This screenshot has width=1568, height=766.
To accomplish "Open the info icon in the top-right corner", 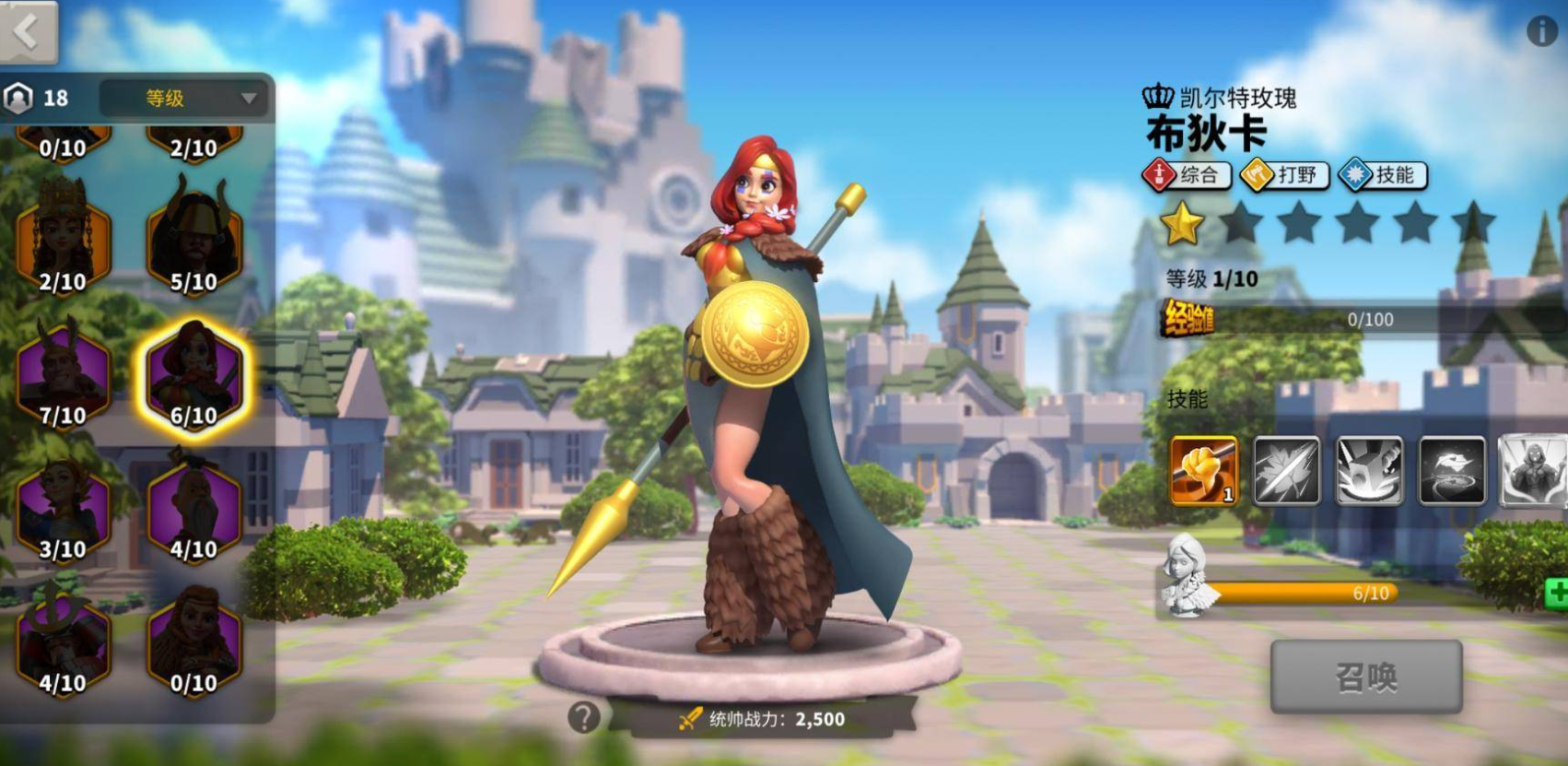I will (x=1541, y=31).
